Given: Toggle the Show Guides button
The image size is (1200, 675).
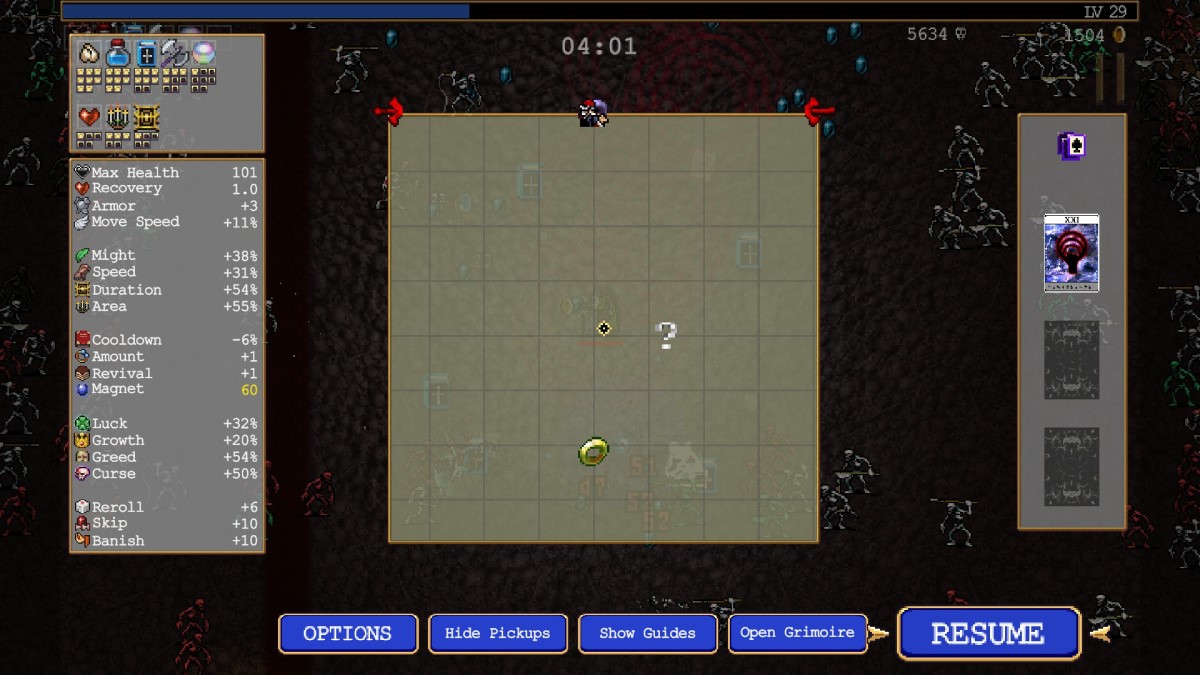Looking at the screenshot, I should click(x=647, y=633).
